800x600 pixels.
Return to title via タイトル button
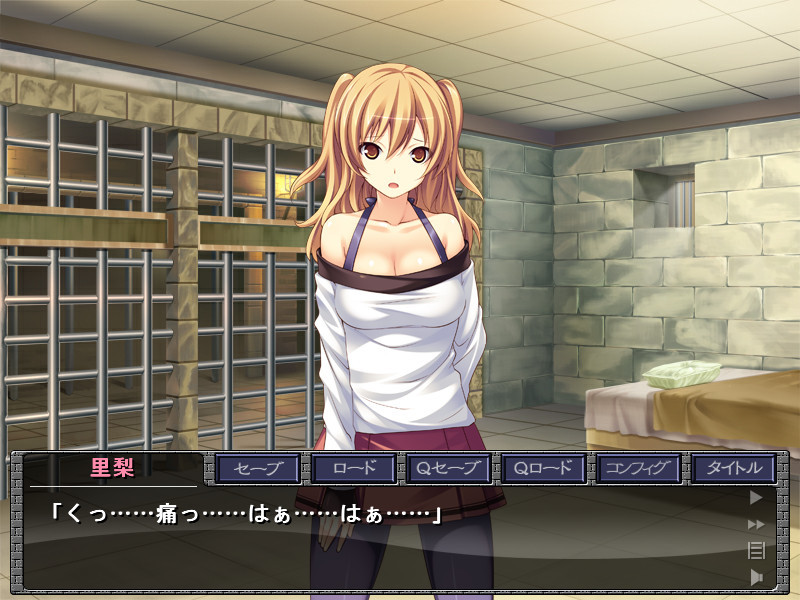735,468
